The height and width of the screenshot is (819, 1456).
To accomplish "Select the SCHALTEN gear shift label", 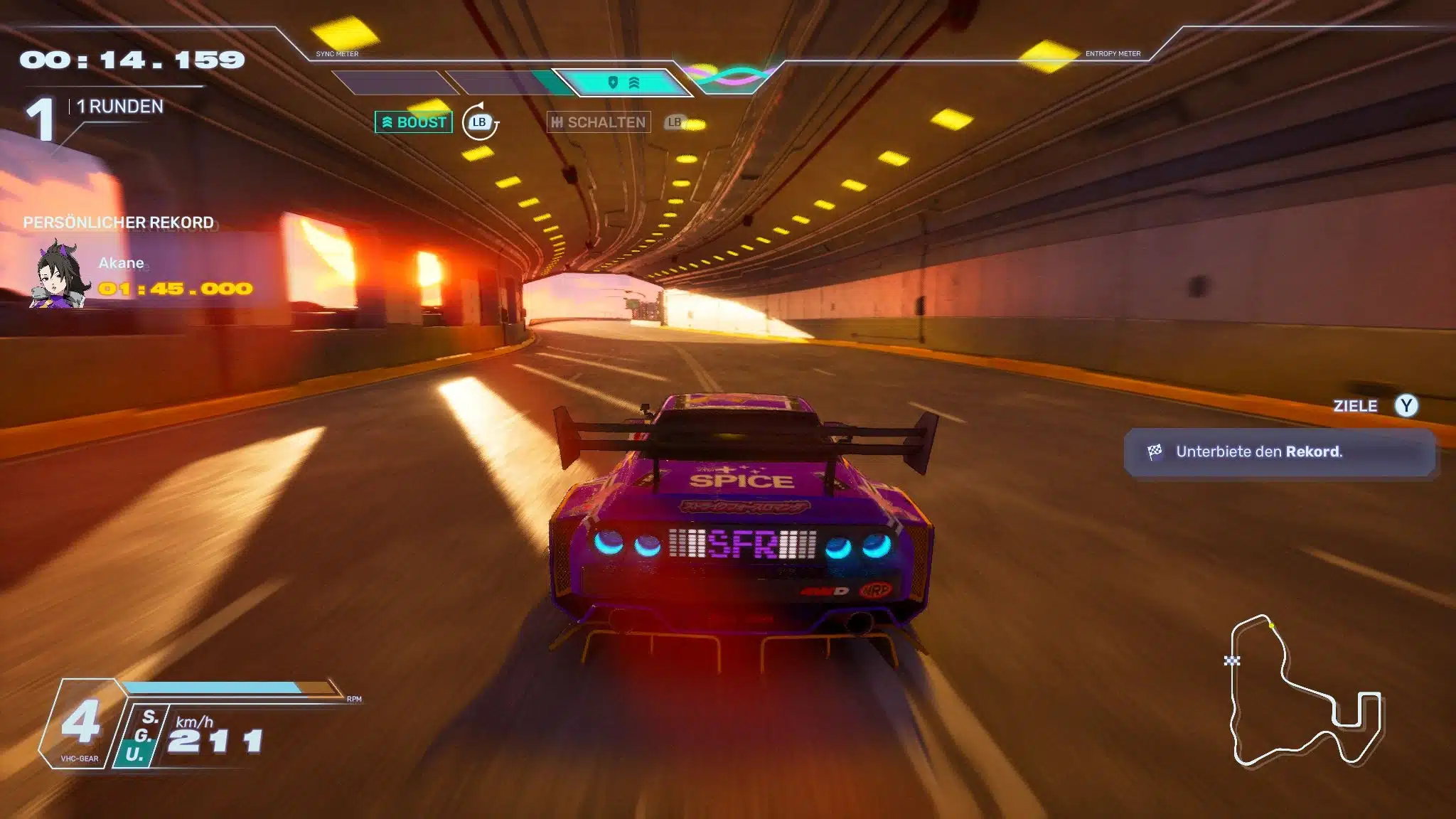I will [599, 122].
